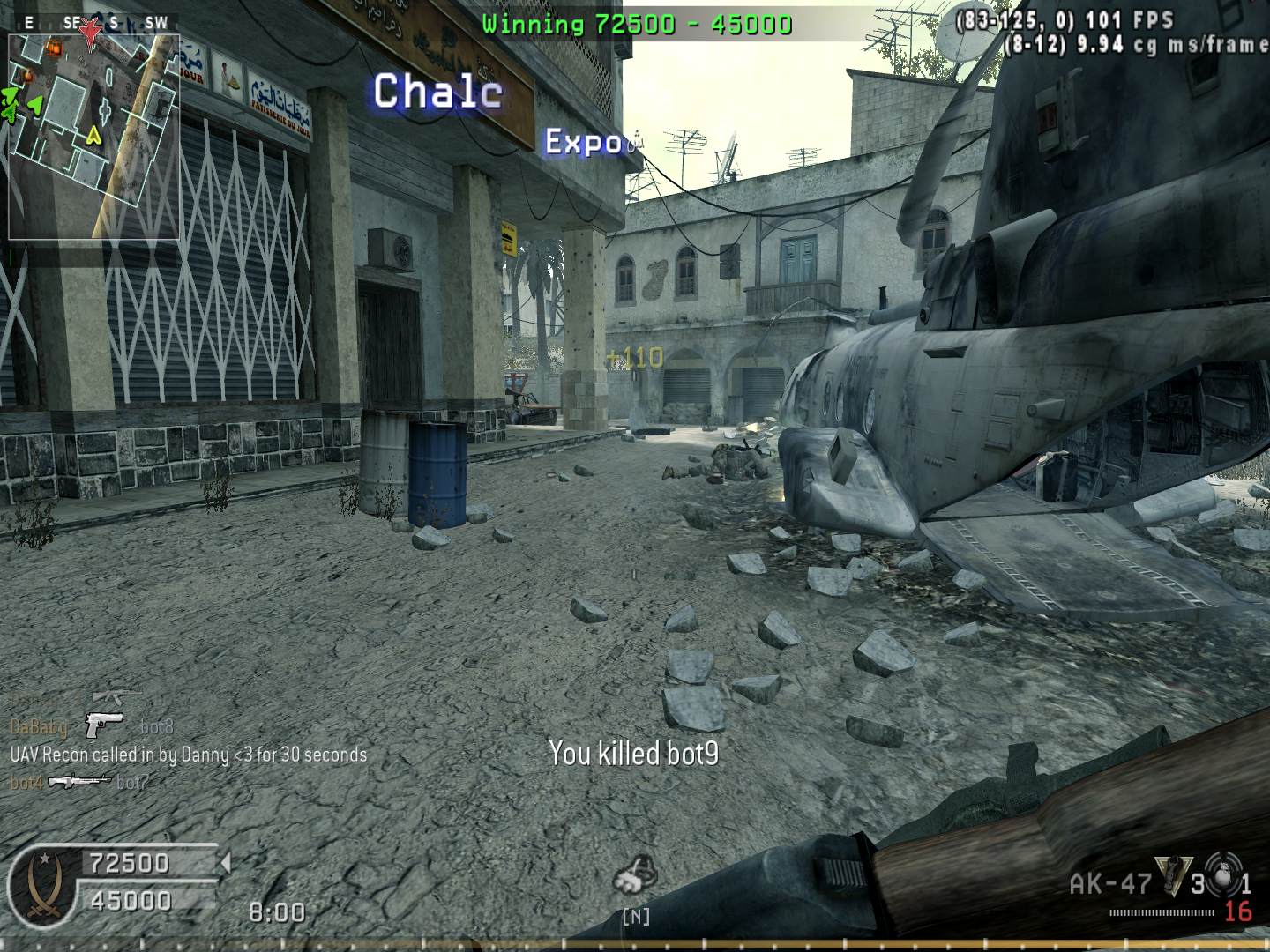Click the pistol icon in kill feed
The height and width of the screenshot is (952, 1270).
(103, 725)
